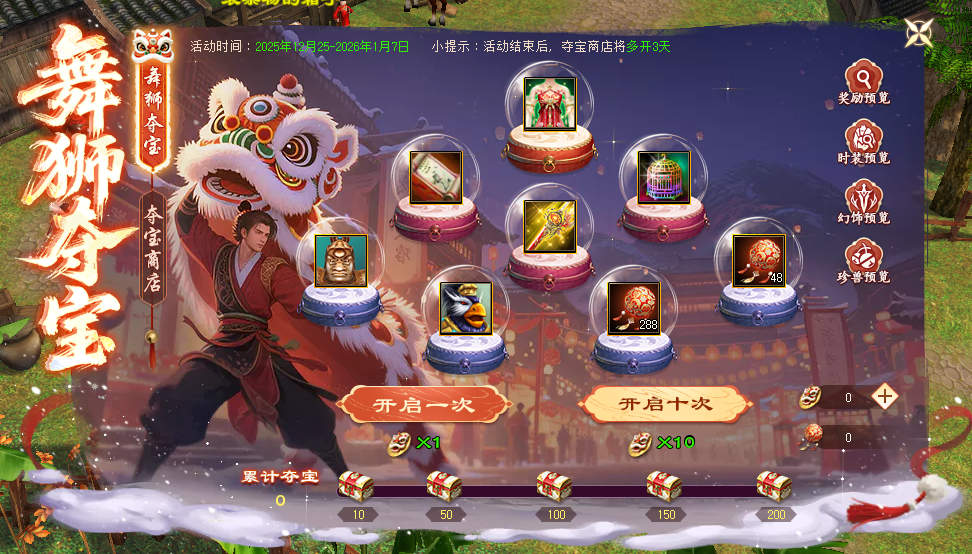Open the 奖励预览 reward preview
The height and width of the screenshot is (554, 972).
click(863, 83)
